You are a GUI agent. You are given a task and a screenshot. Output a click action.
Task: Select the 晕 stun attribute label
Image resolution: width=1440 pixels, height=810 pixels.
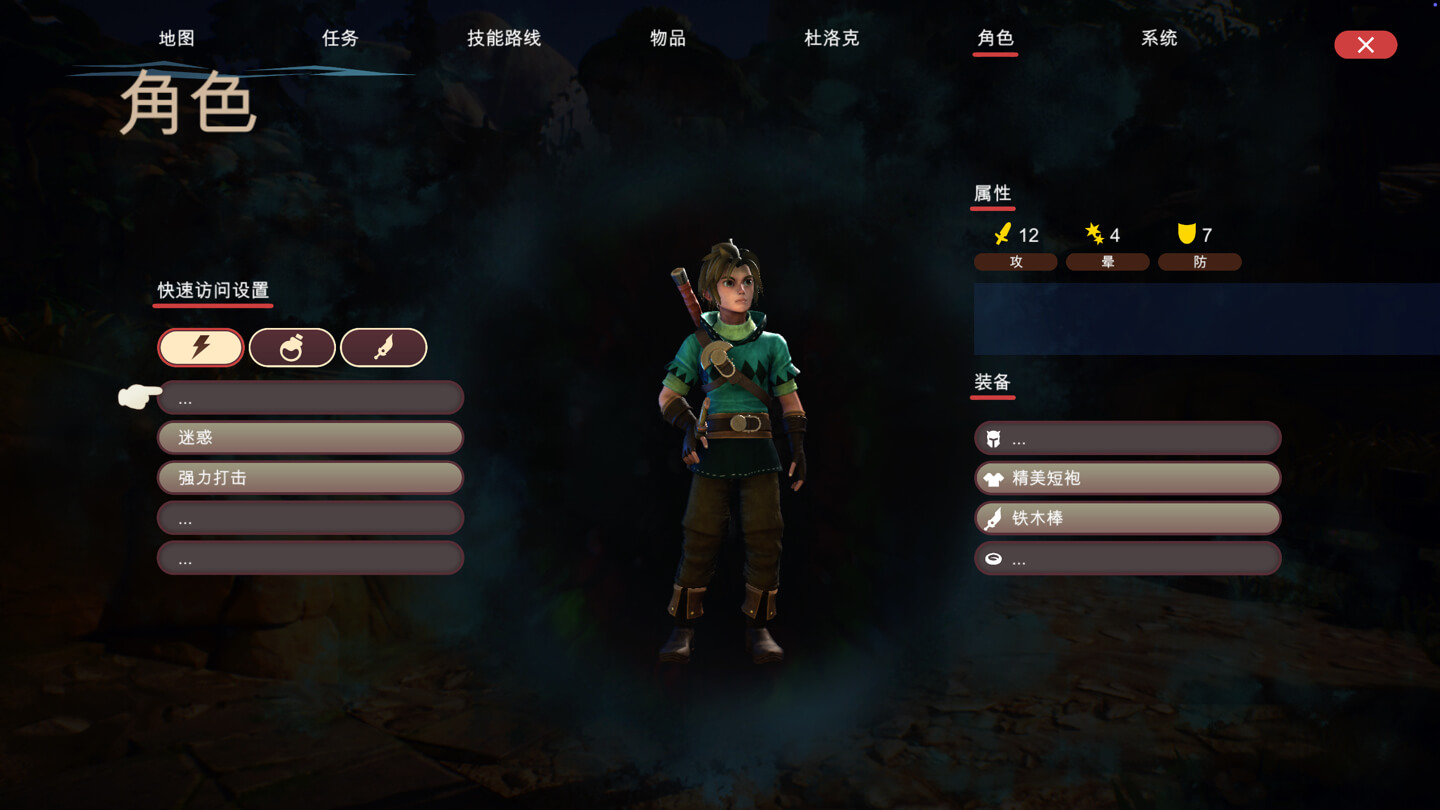[x=1107, y=262]
